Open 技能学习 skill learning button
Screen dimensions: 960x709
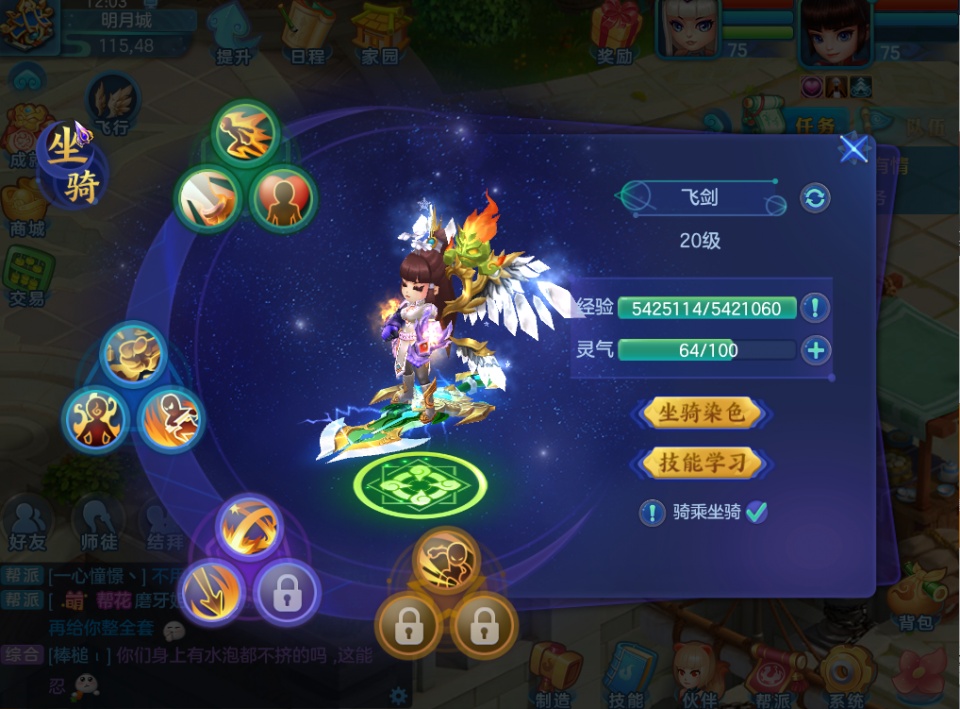[701, 463]
